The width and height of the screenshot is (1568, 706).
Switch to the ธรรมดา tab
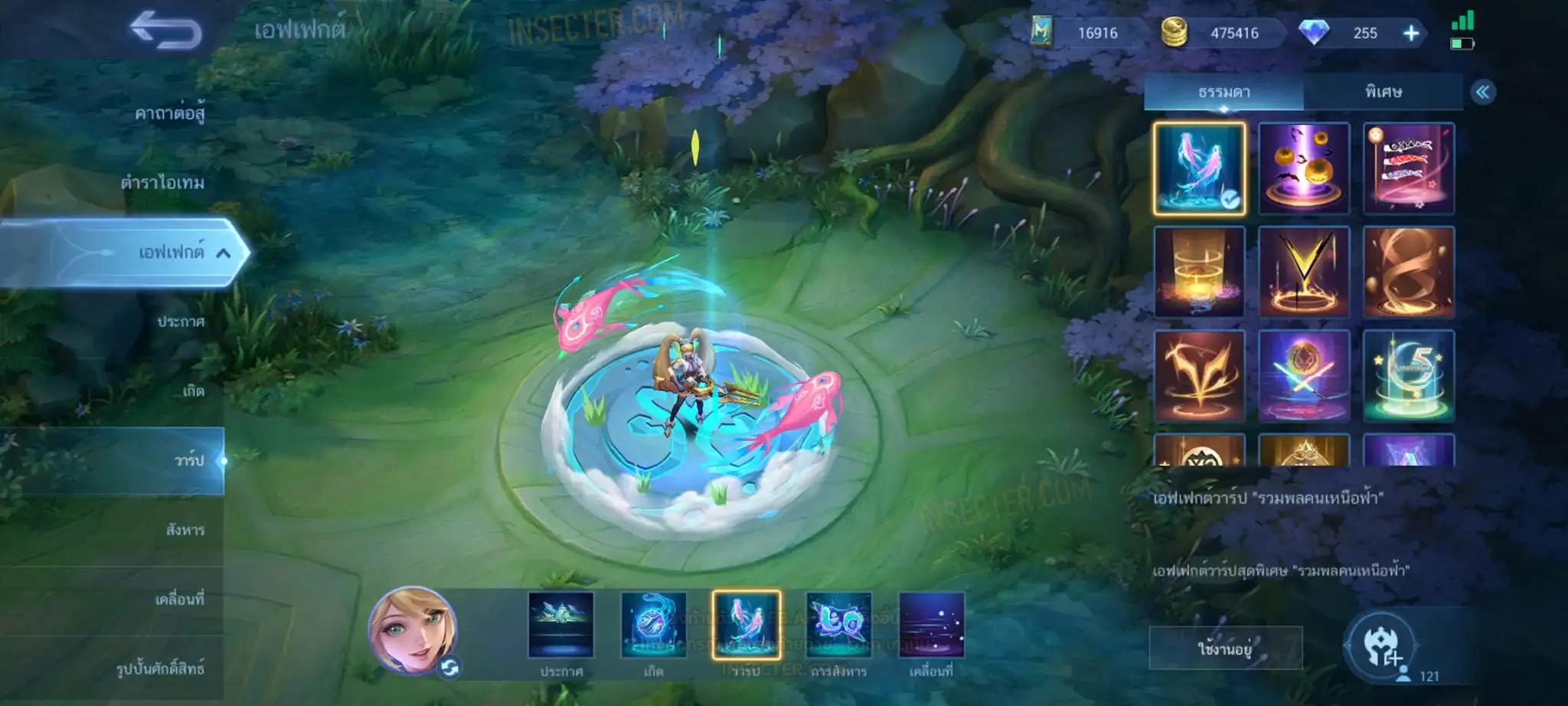pos(1223,93)
